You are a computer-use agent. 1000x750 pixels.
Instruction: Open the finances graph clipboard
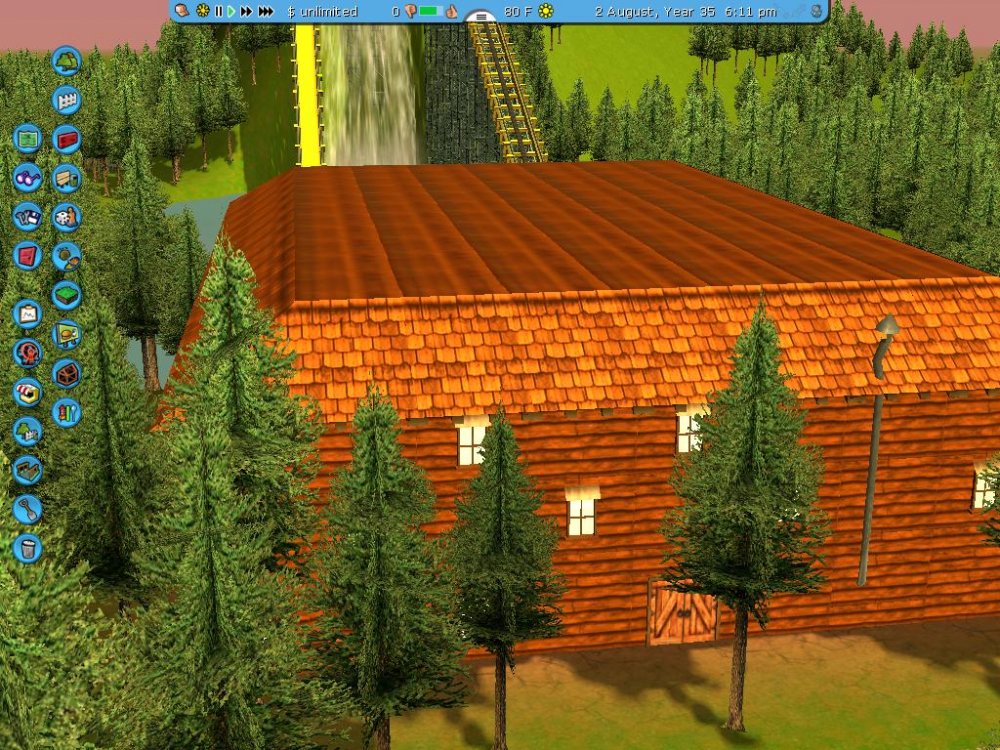[x=27, y=314]
